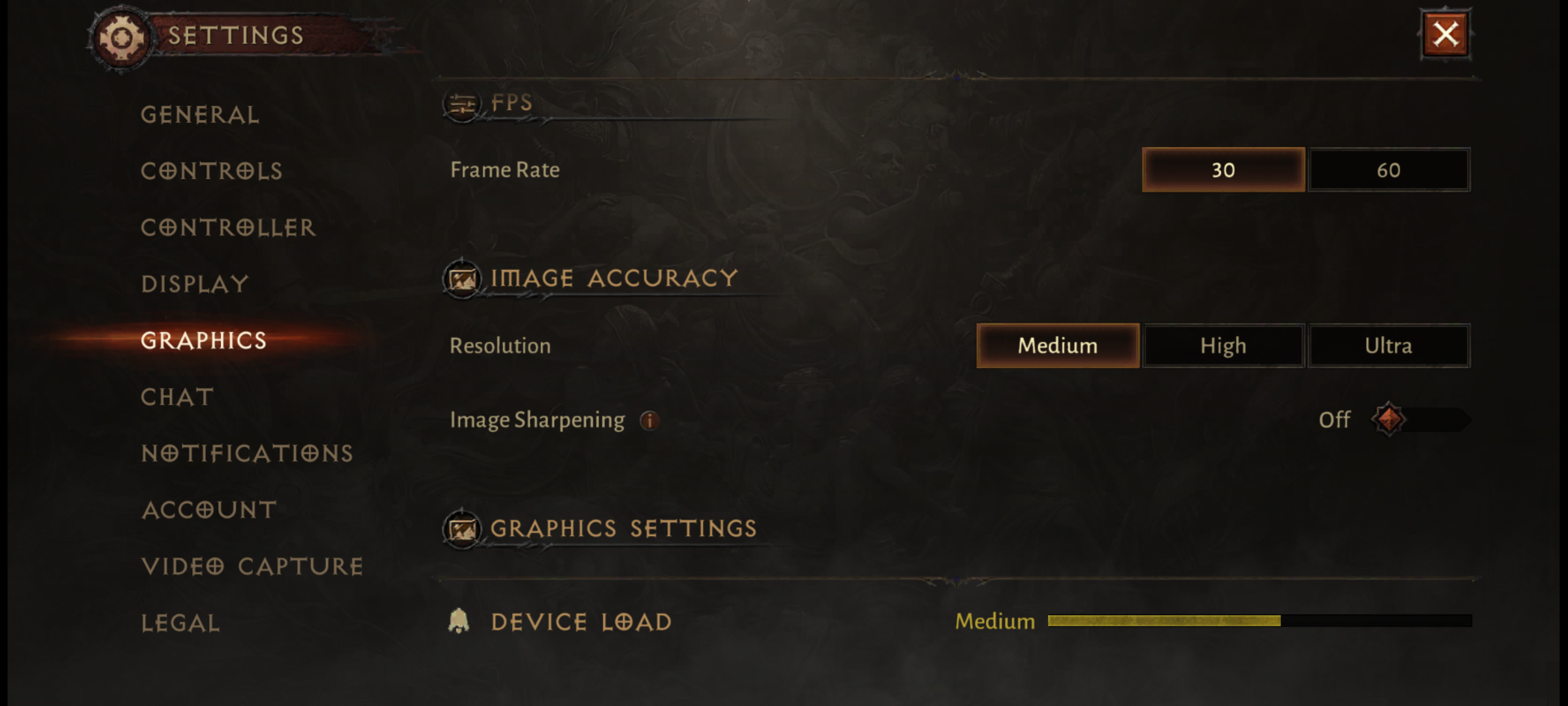Open the Legal section

(180, 623)
